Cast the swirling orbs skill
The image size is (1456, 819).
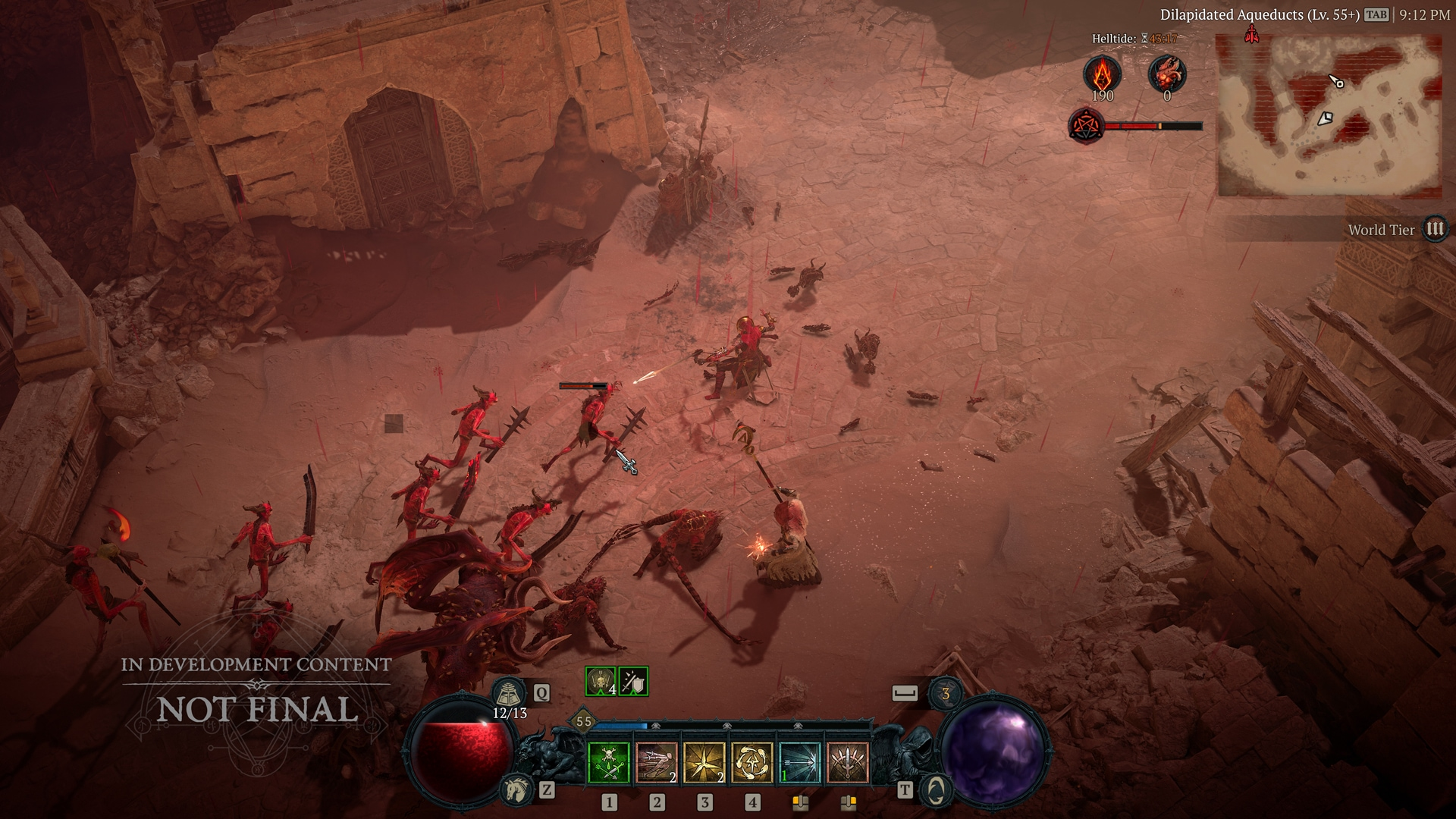tap(752, 762)
